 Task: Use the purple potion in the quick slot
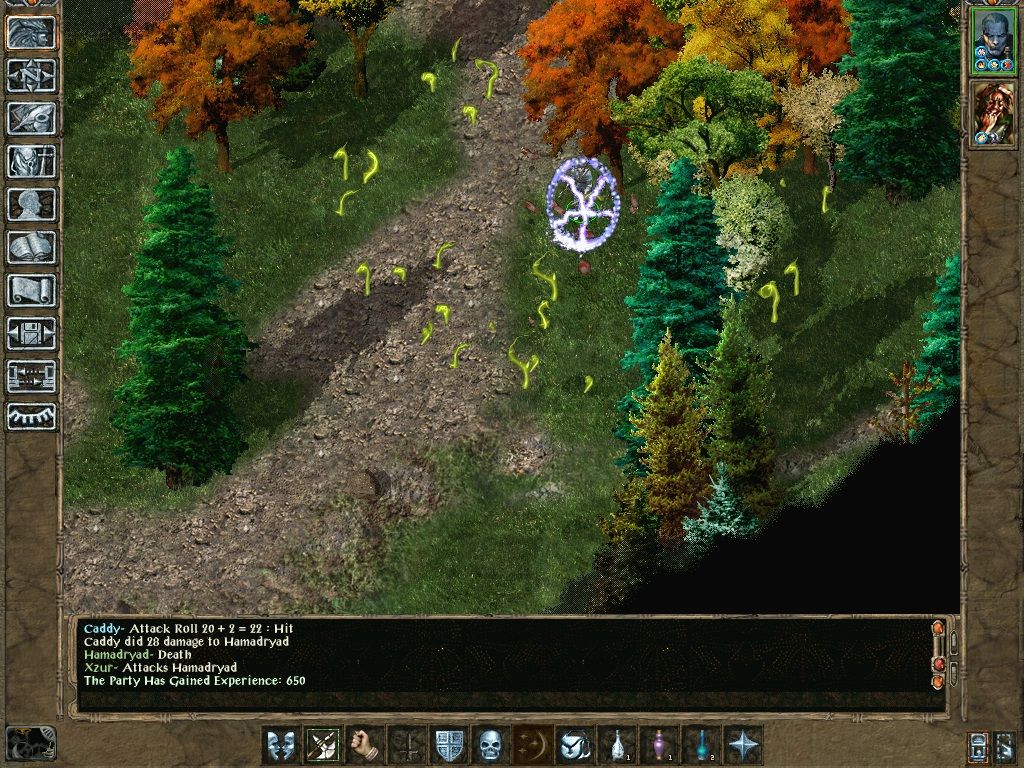(x=658, y=745)
